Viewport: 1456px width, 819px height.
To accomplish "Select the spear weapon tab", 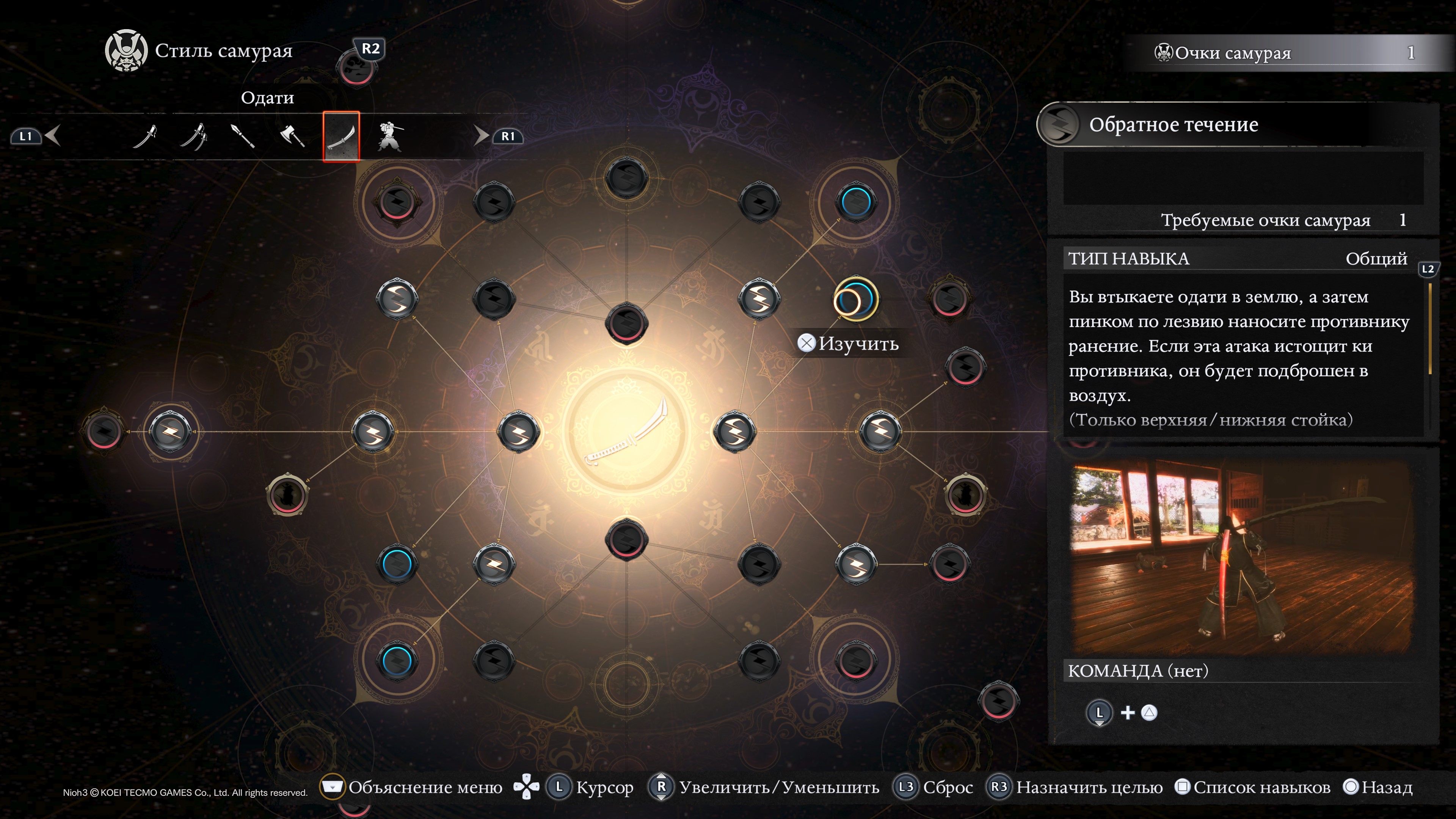I will (x=243, y=136).
